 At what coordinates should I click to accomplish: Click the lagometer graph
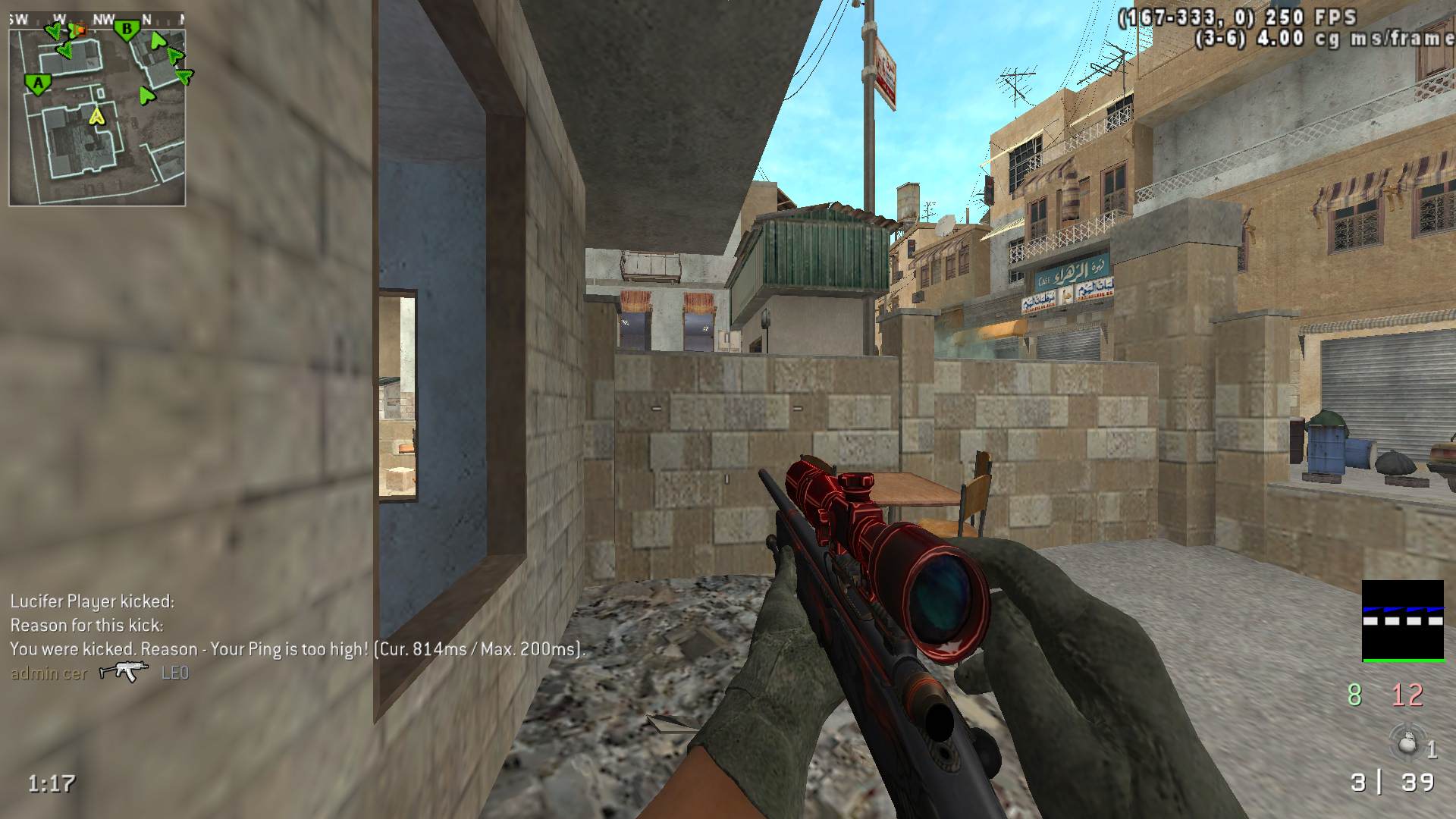tap(1402, 620)
